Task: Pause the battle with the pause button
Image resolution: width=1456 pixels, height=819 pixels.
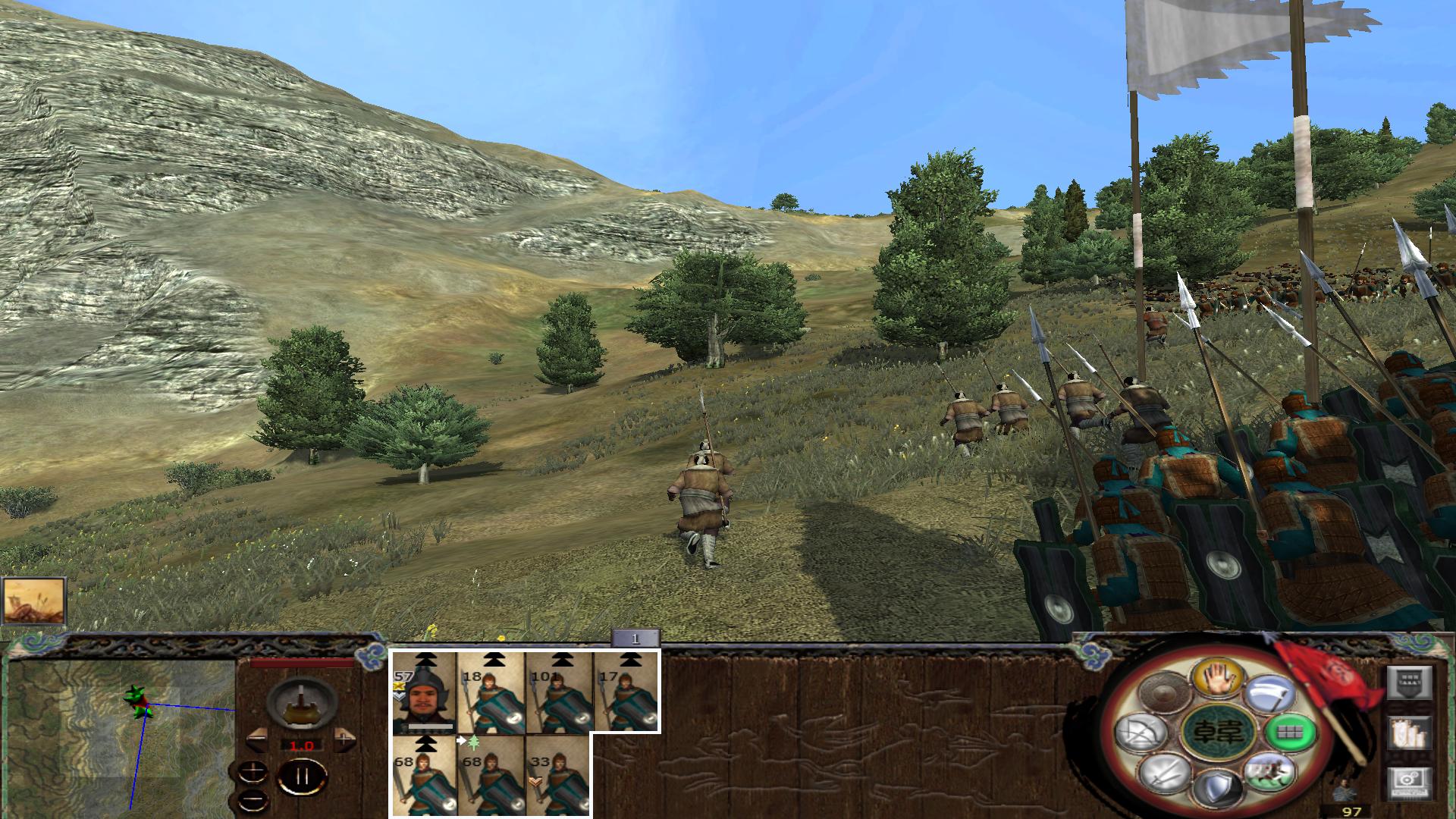Action: [302, 776]
